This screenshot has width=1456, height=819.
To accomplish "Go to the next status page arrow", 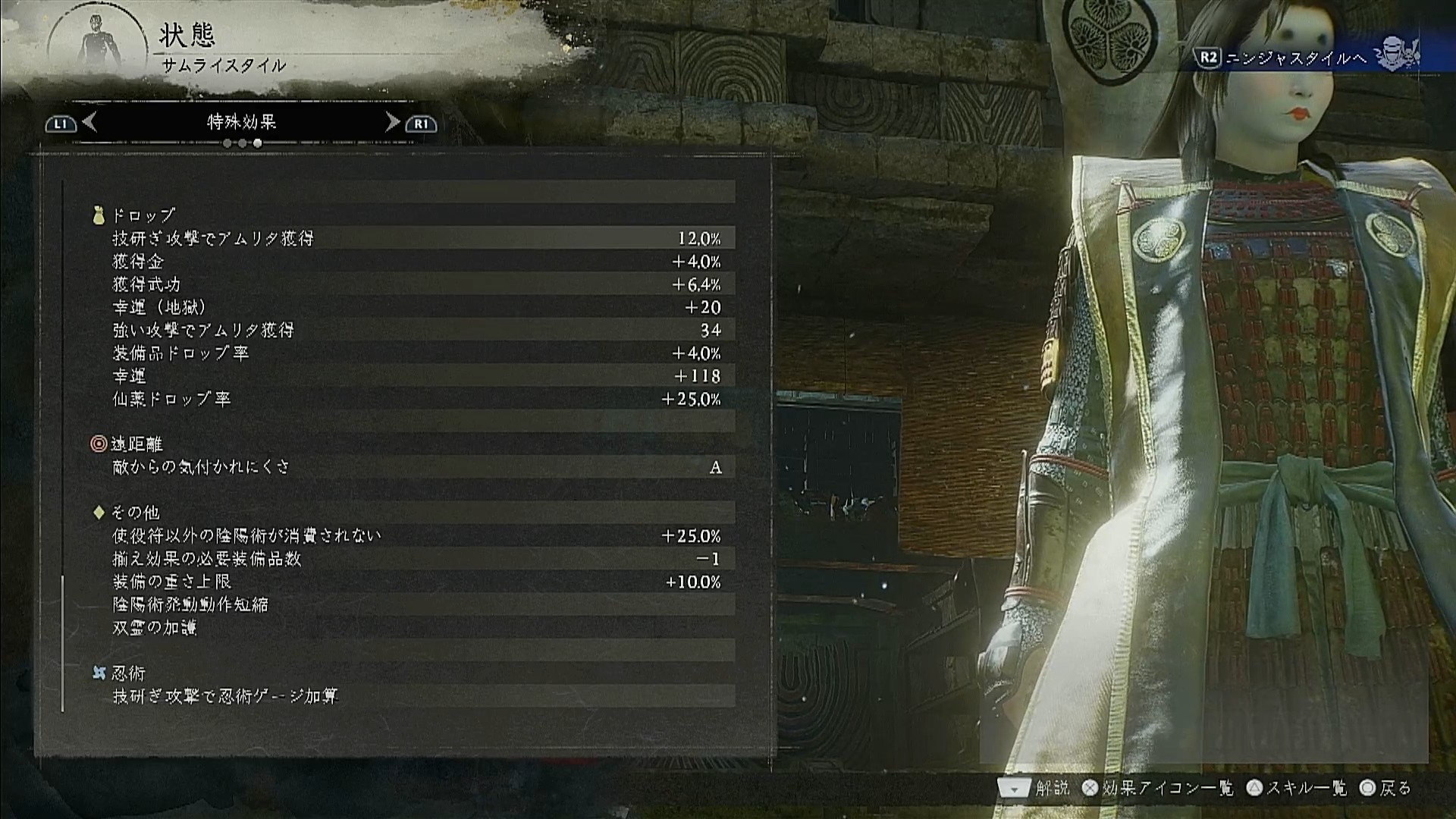I will 392,122.
